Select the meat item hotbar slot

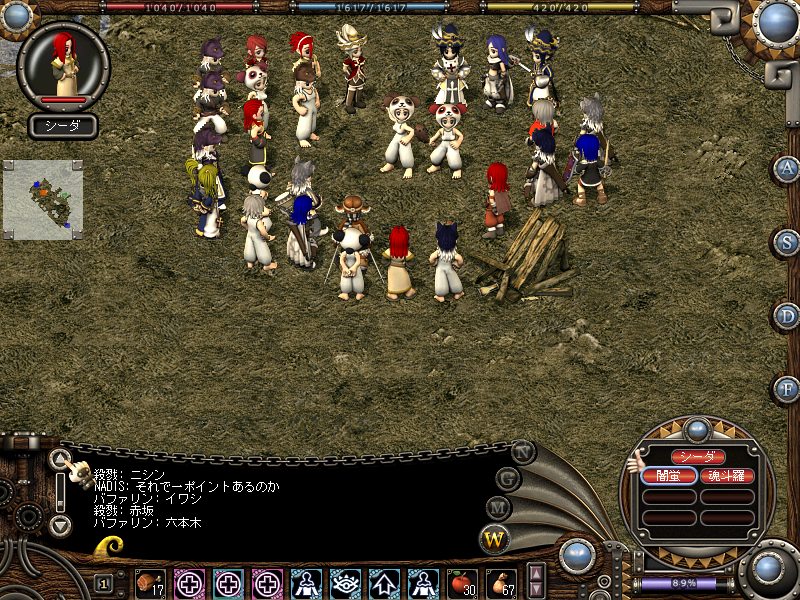point(151,582)
